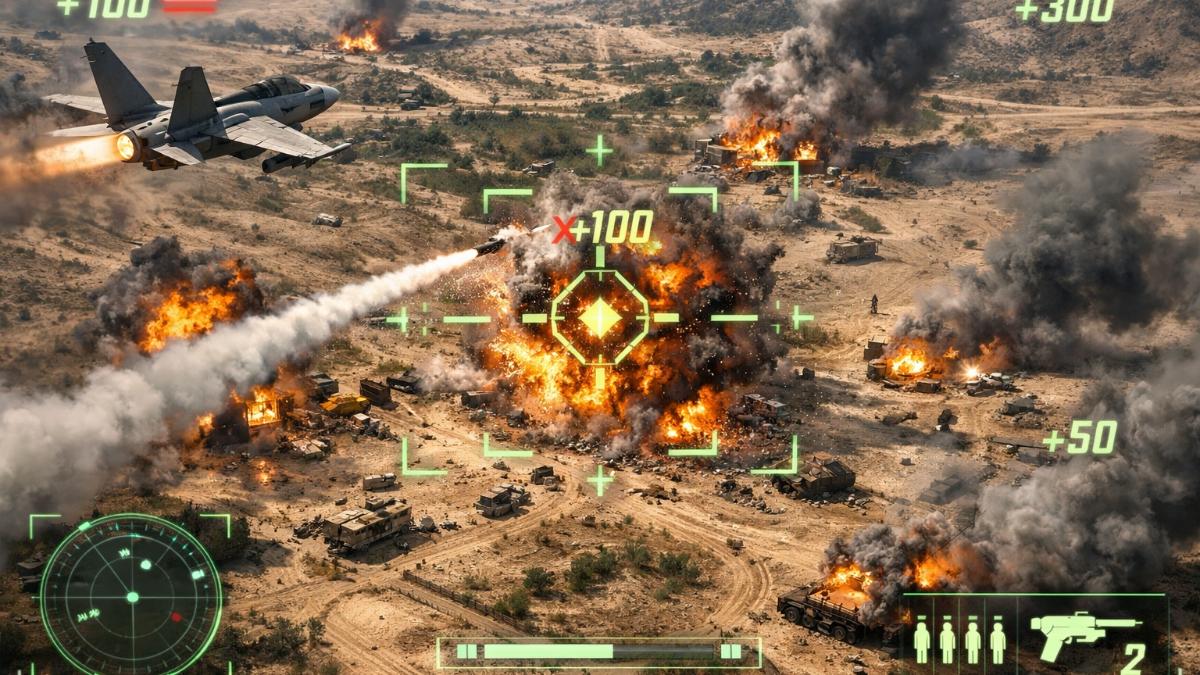Click the circular radar minimap

pos(130,597)
